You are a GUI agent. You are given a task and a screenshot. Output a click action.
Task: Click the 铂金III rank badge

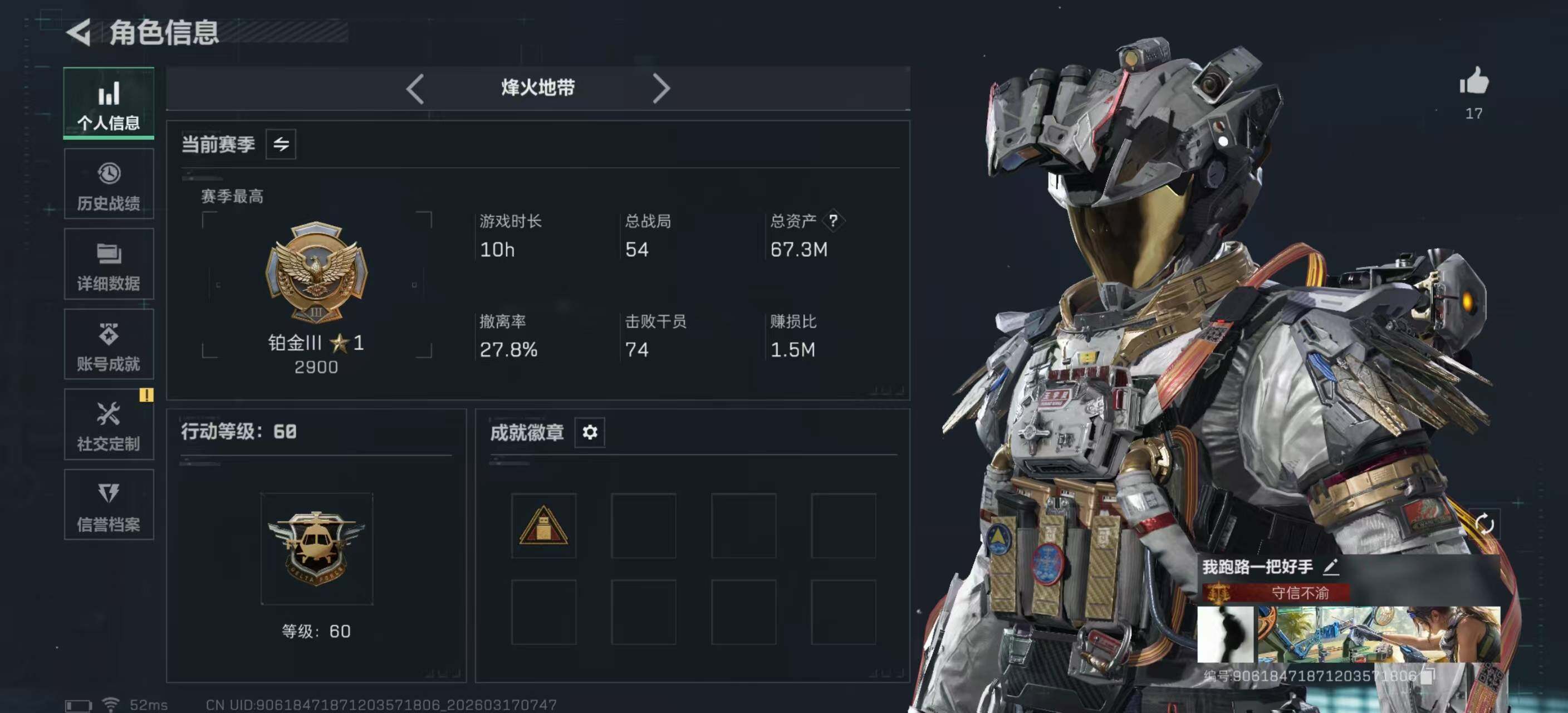coord(316,272)
